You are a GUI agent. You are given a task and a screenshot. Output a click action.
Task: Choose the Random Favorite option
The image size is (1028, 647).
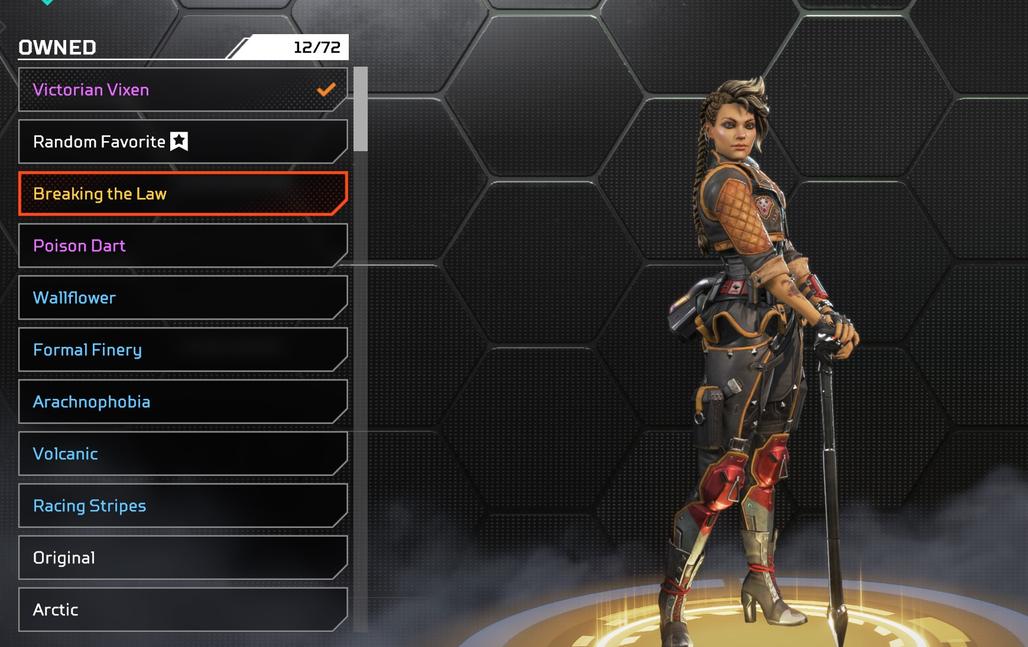182,142
